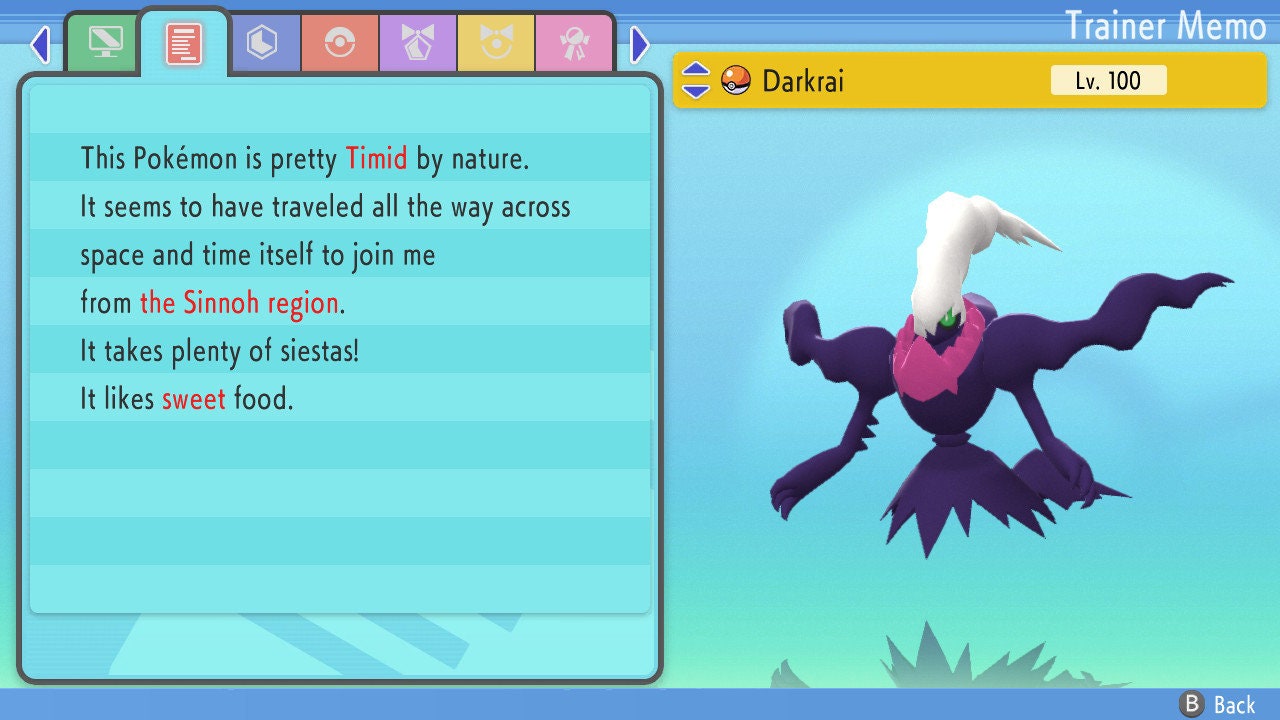
Task: Show the yellow bow-and-ball tab
Action: [496, 43]
